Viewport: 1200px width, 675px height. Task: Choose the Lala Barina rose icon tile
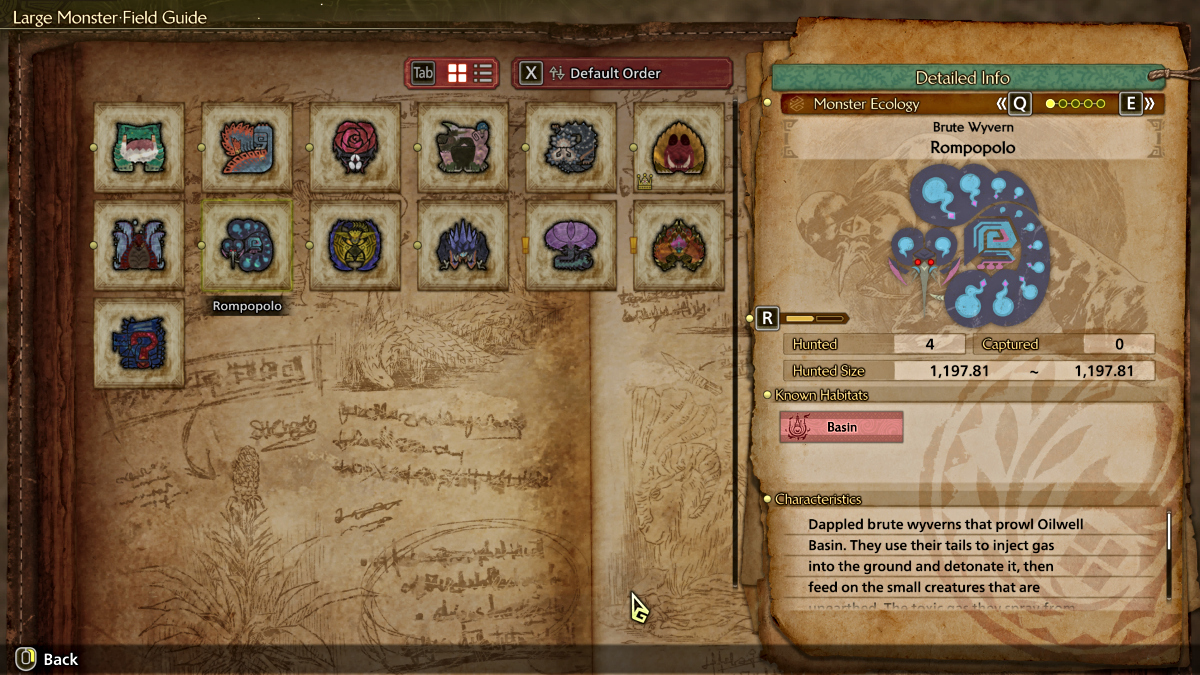tap(355, 147)
